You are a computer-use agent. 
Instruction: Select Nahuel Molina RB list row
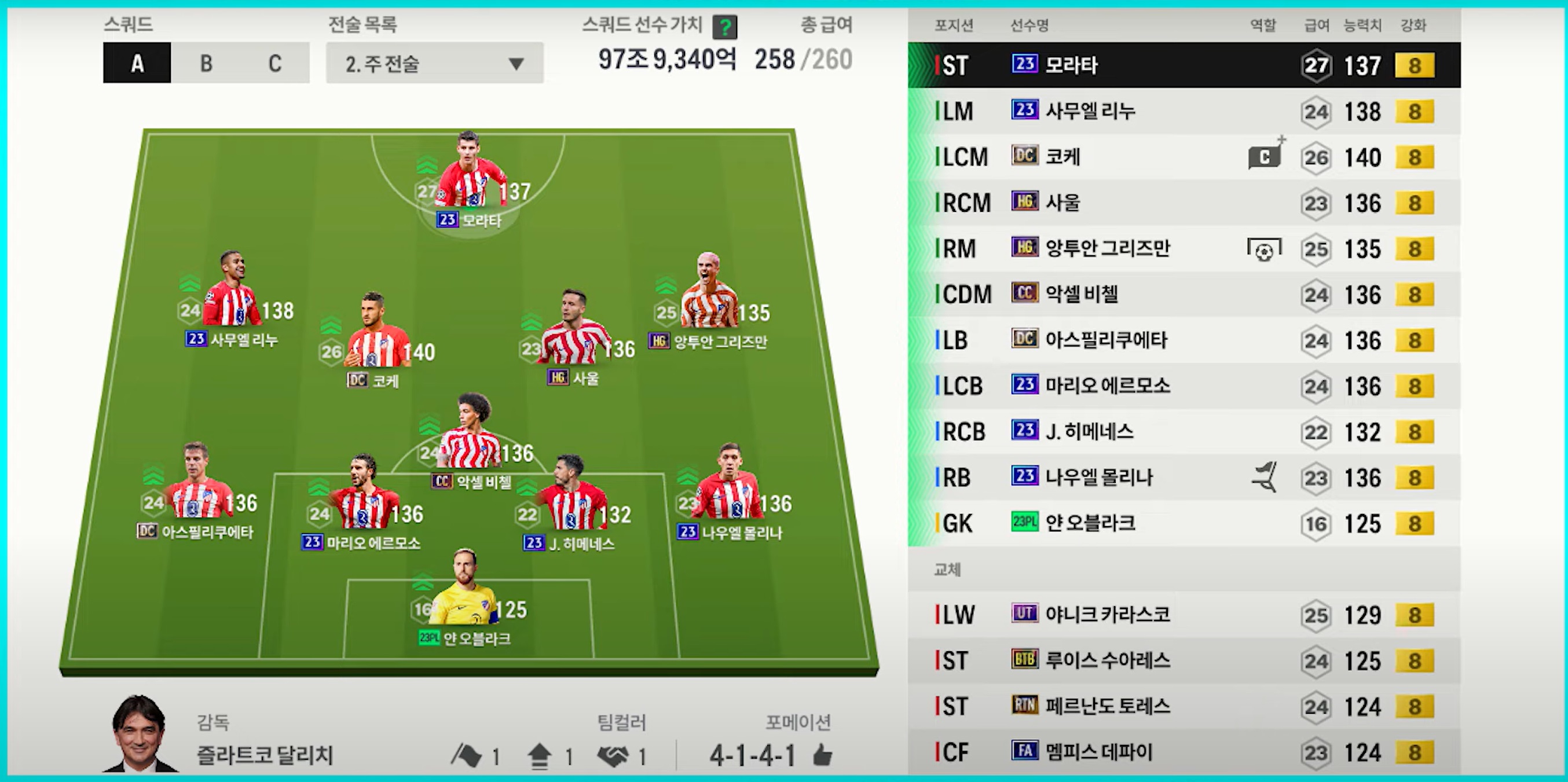coord(1184,478)
